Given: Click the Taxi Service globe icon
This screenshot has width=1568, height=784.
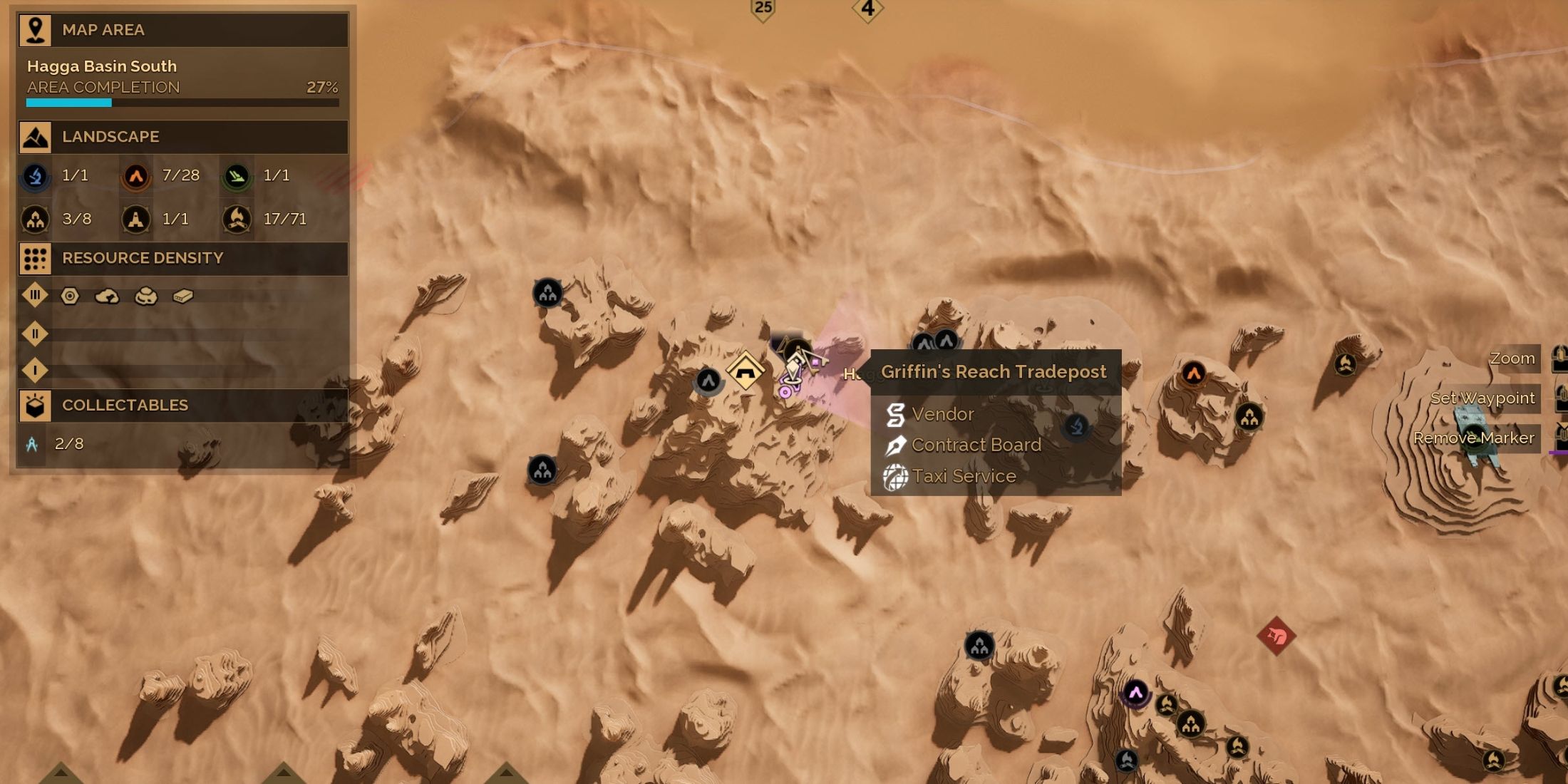Looking at the screenshot, I should pyautogui.click(x=895, y=476).
